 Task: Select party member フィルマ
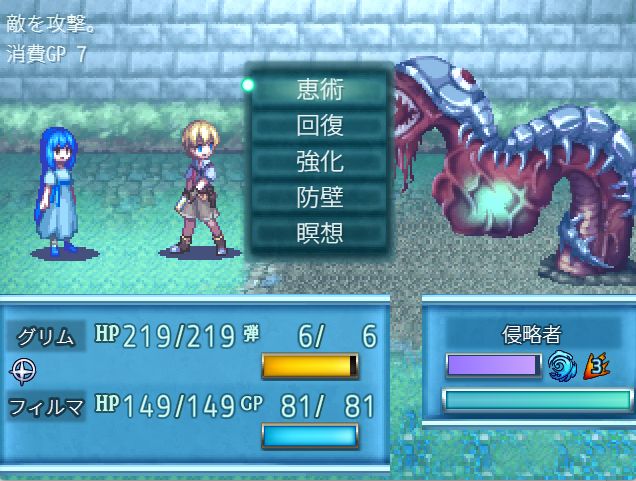coord(44,406)
